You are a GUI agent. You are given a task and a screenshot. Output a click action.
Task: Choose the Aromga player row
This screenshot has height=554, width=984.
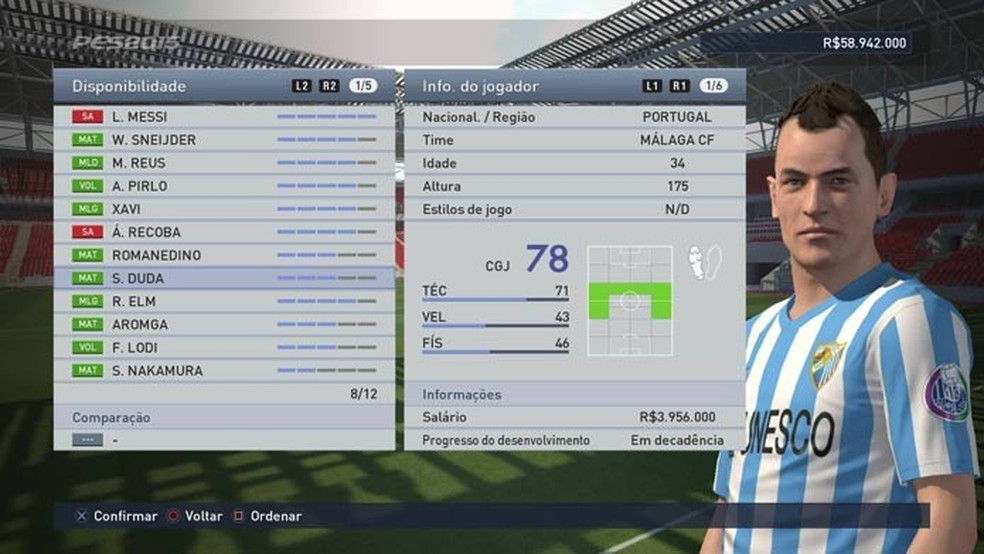coord(224,324)
